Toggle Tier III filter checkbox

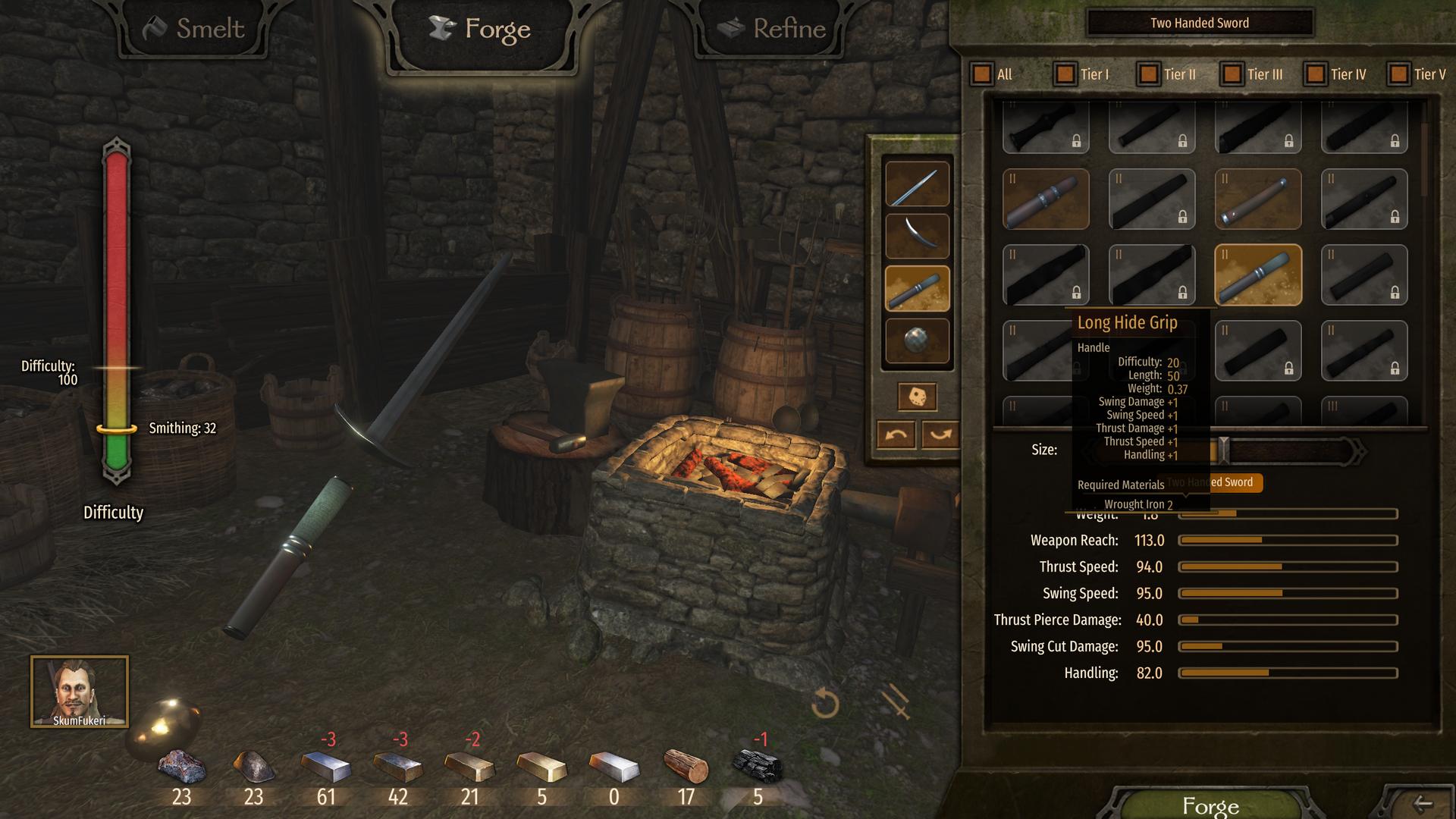point(1232,74)
